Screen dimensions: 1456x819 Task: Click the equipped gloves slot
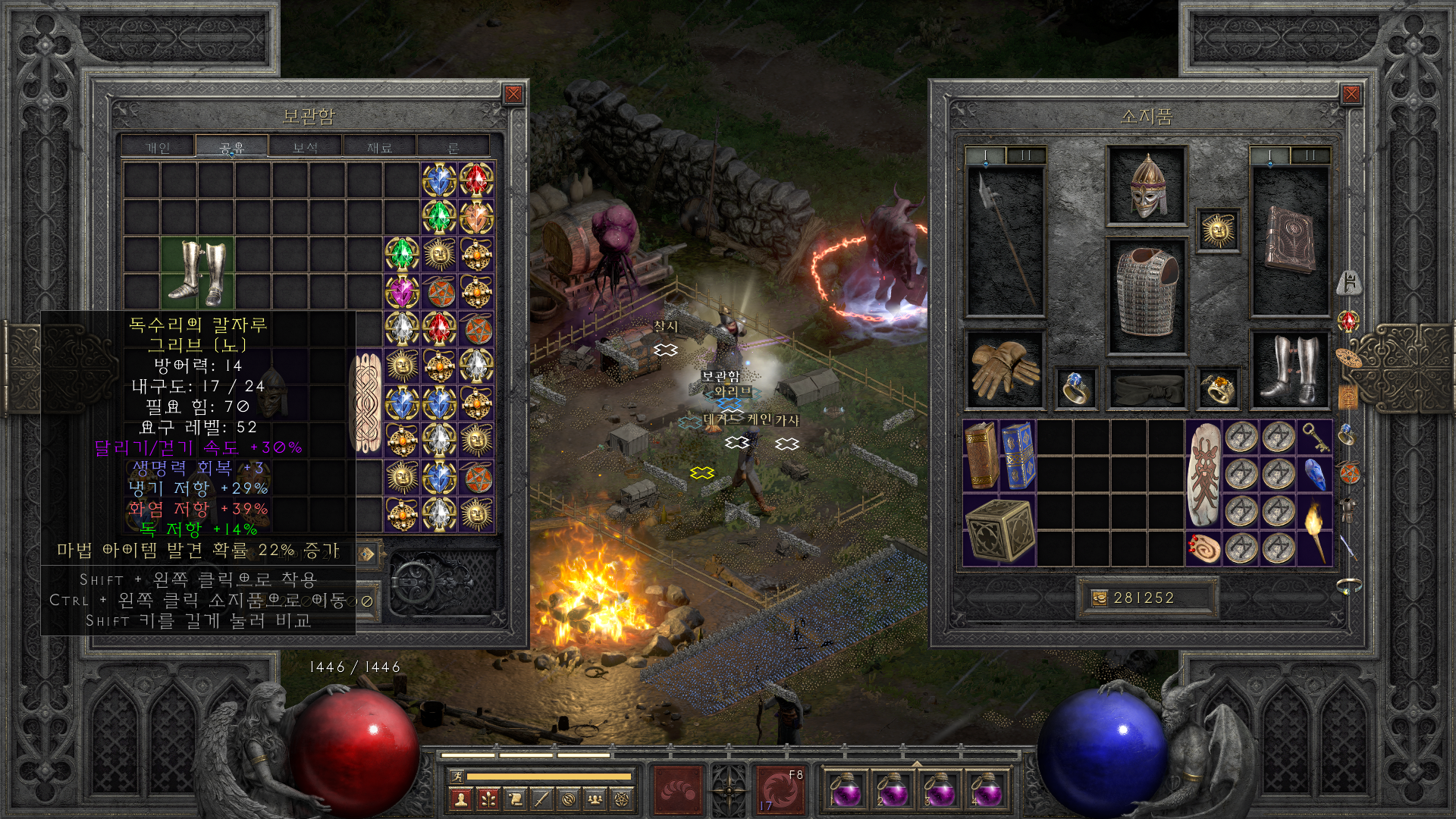click(x=1004, y=369)
